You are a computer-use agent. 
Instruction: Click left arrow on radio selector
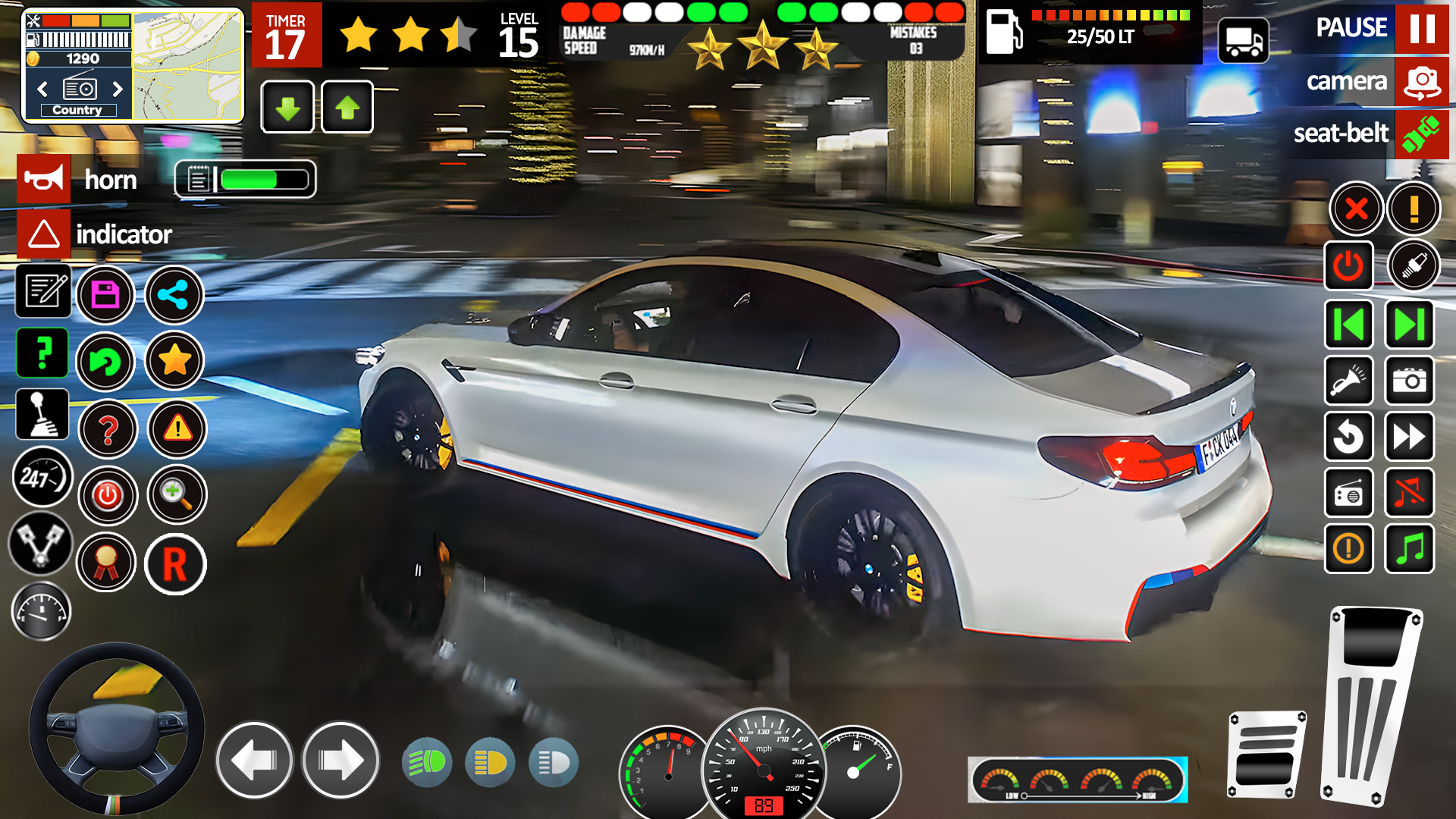click(x=42, y=89)
